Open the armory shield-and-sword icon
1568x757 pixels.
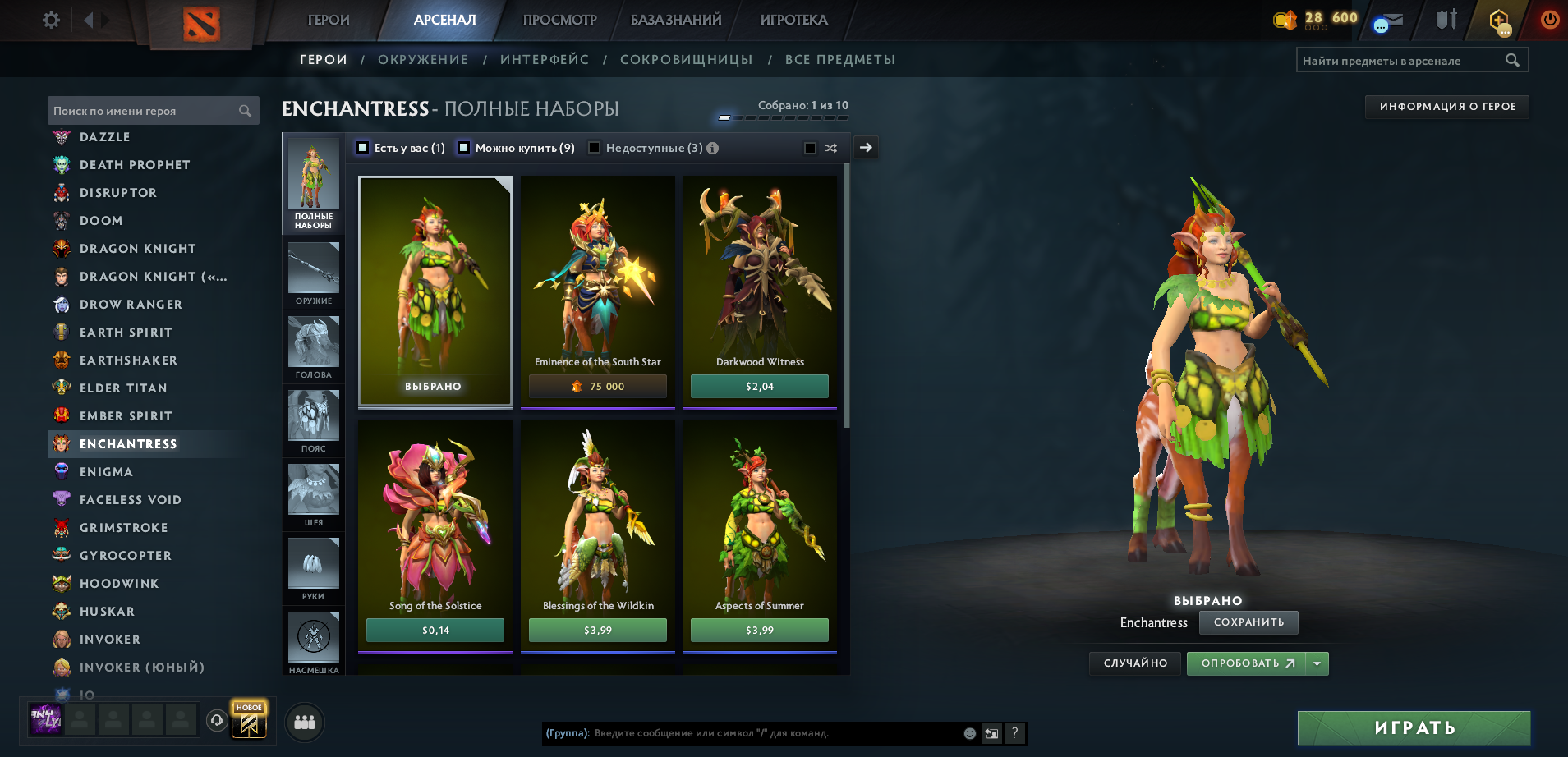point(1444,21)
